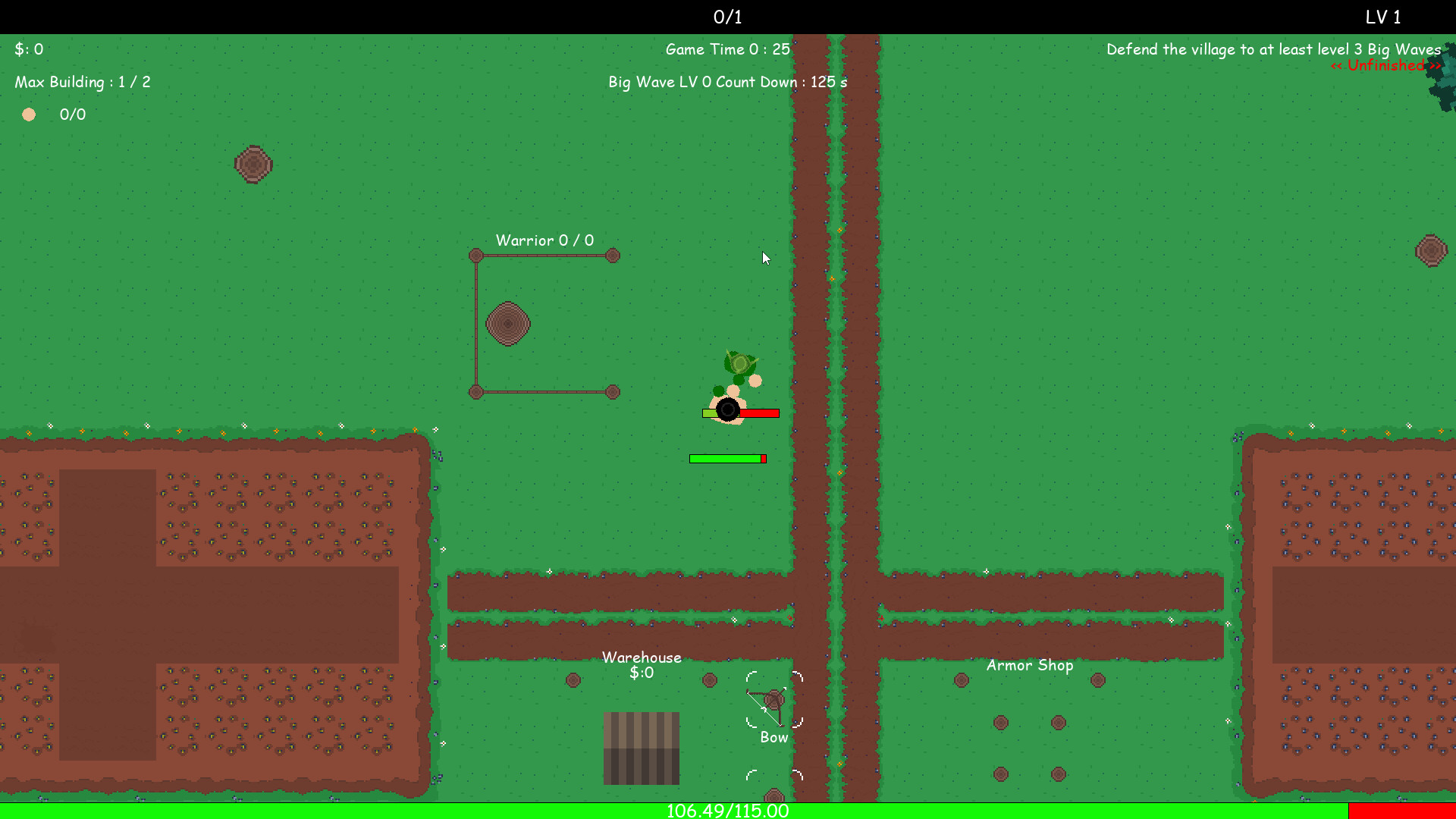Open the Warehouse storage panel

click(x=642, y=657)
